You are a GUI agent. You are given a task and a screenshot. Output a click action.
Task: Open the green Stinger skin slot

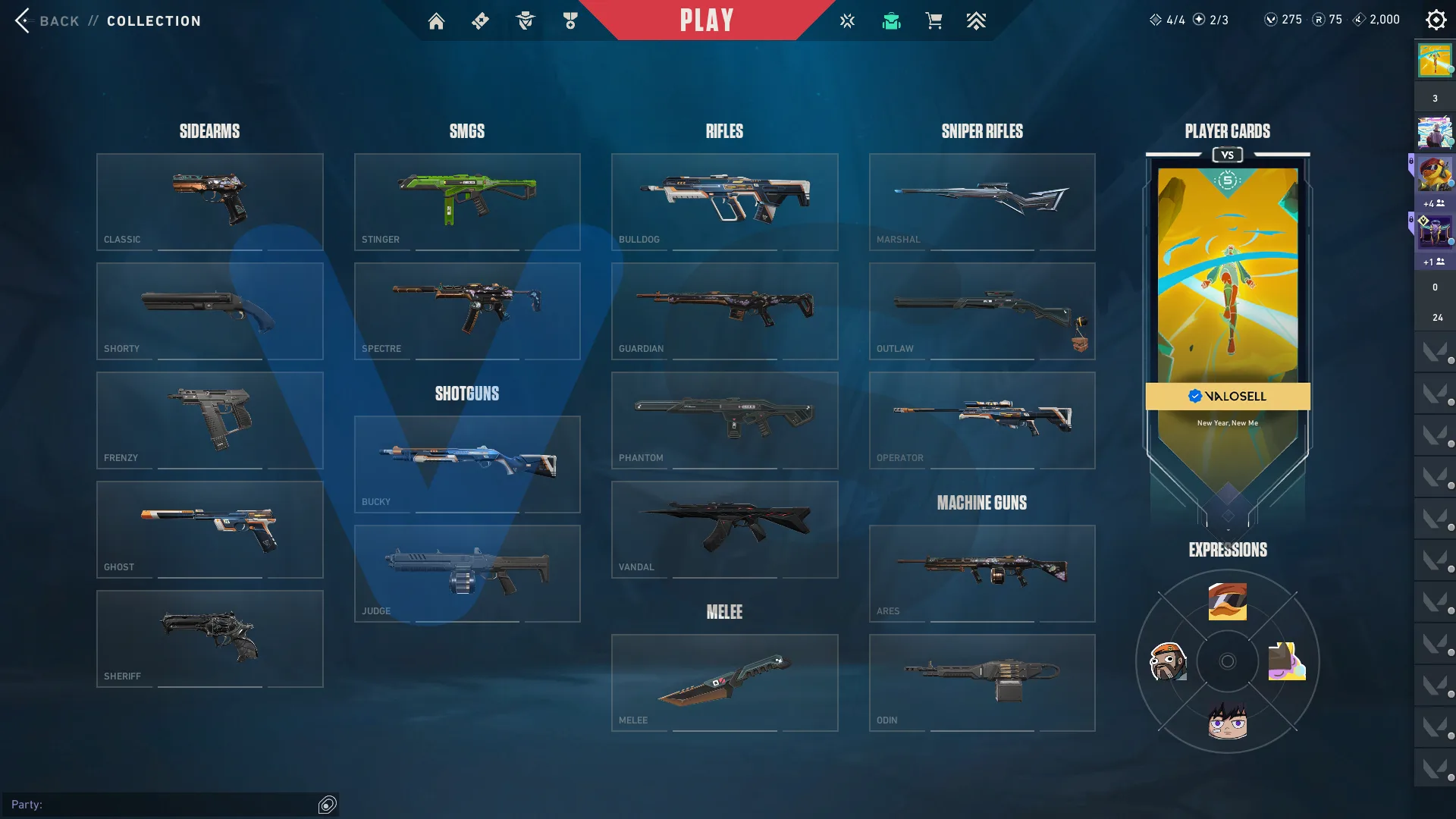[x=467, y=202]
